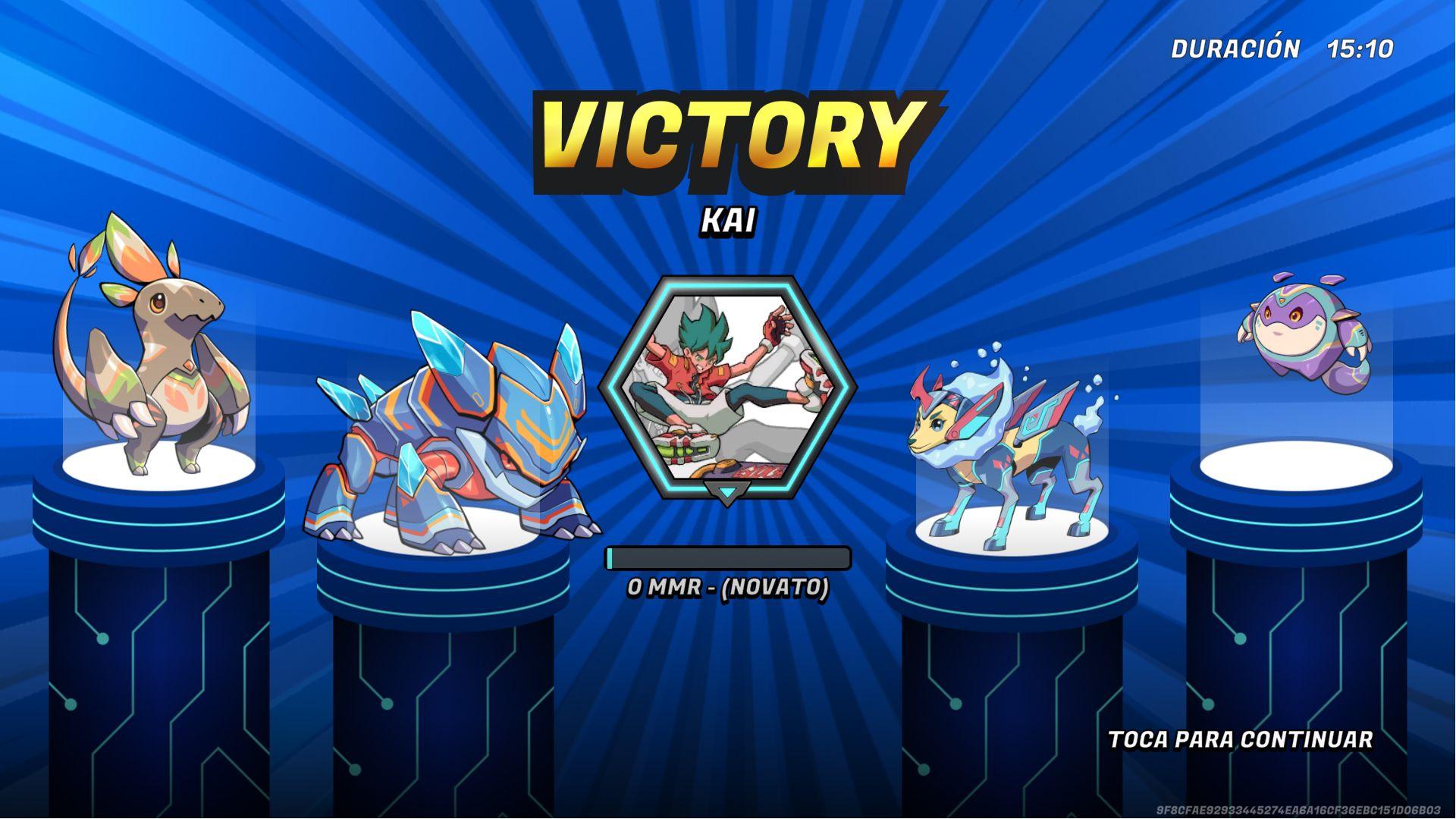Click the MMR progress bar
The image size is (1456, 819).
pos(726,559)
